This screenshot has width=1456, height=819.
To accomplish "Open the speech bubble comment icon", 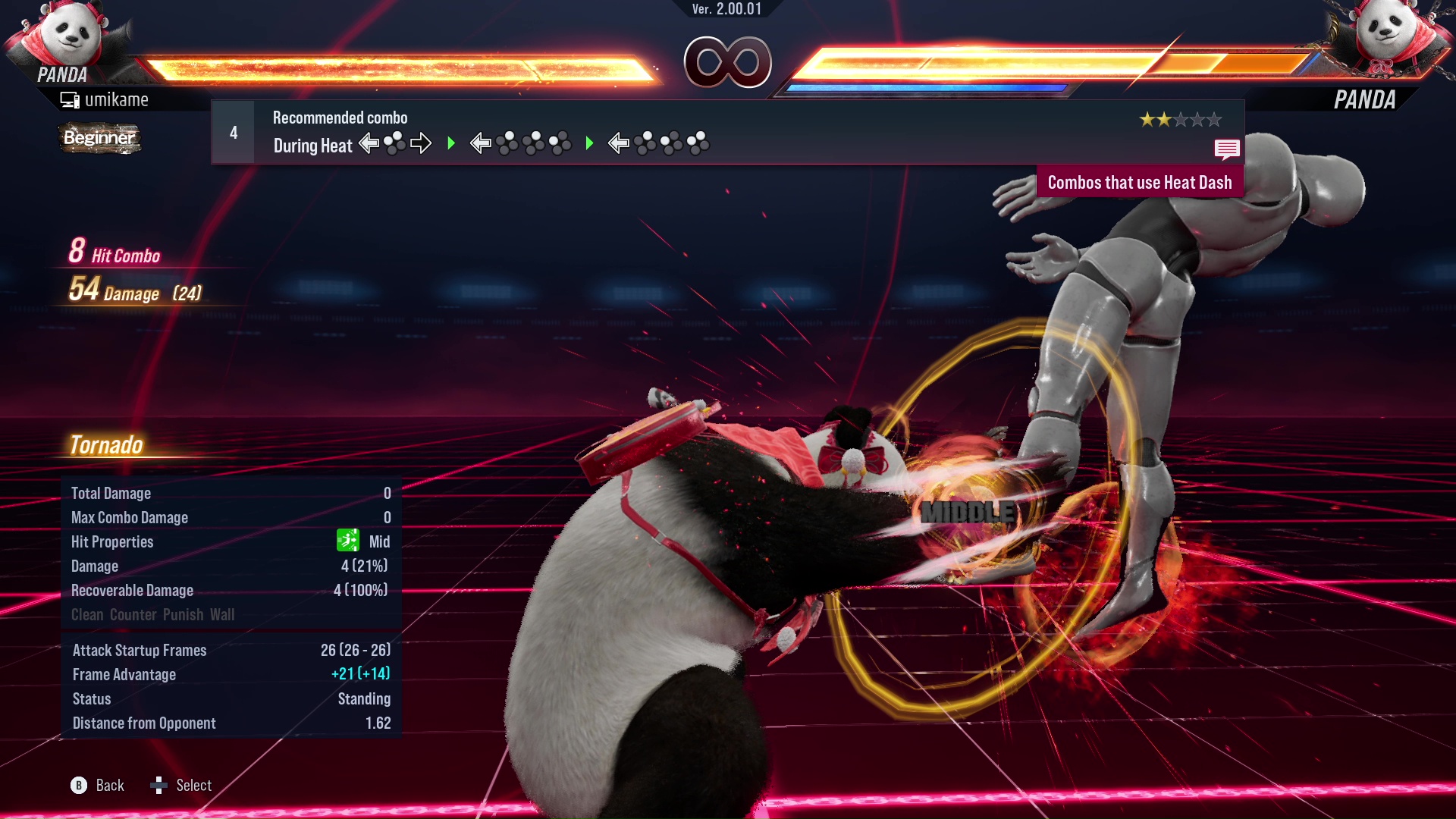I will (1226, 149).
